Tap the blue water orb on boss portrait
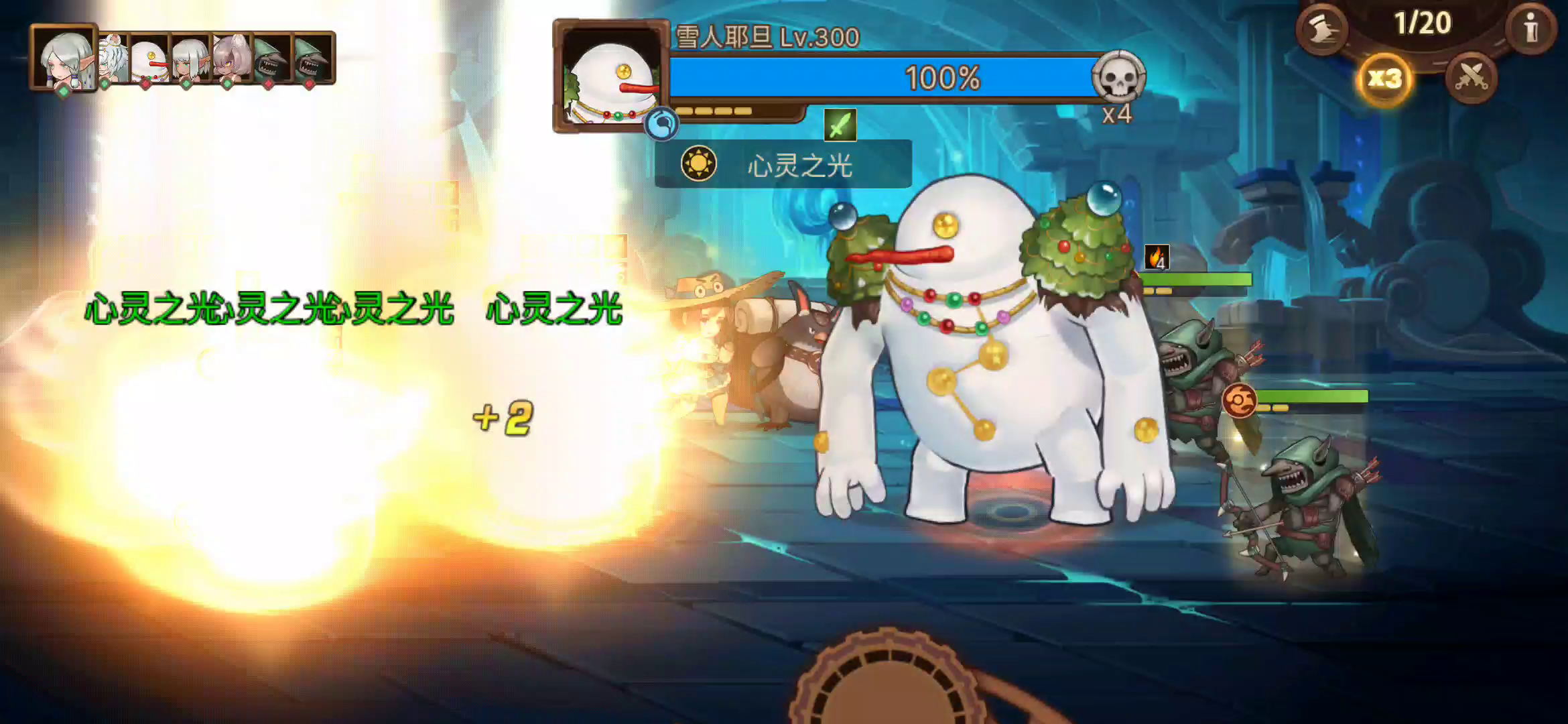Screen dimensions: 1568x724 point(661,125)
